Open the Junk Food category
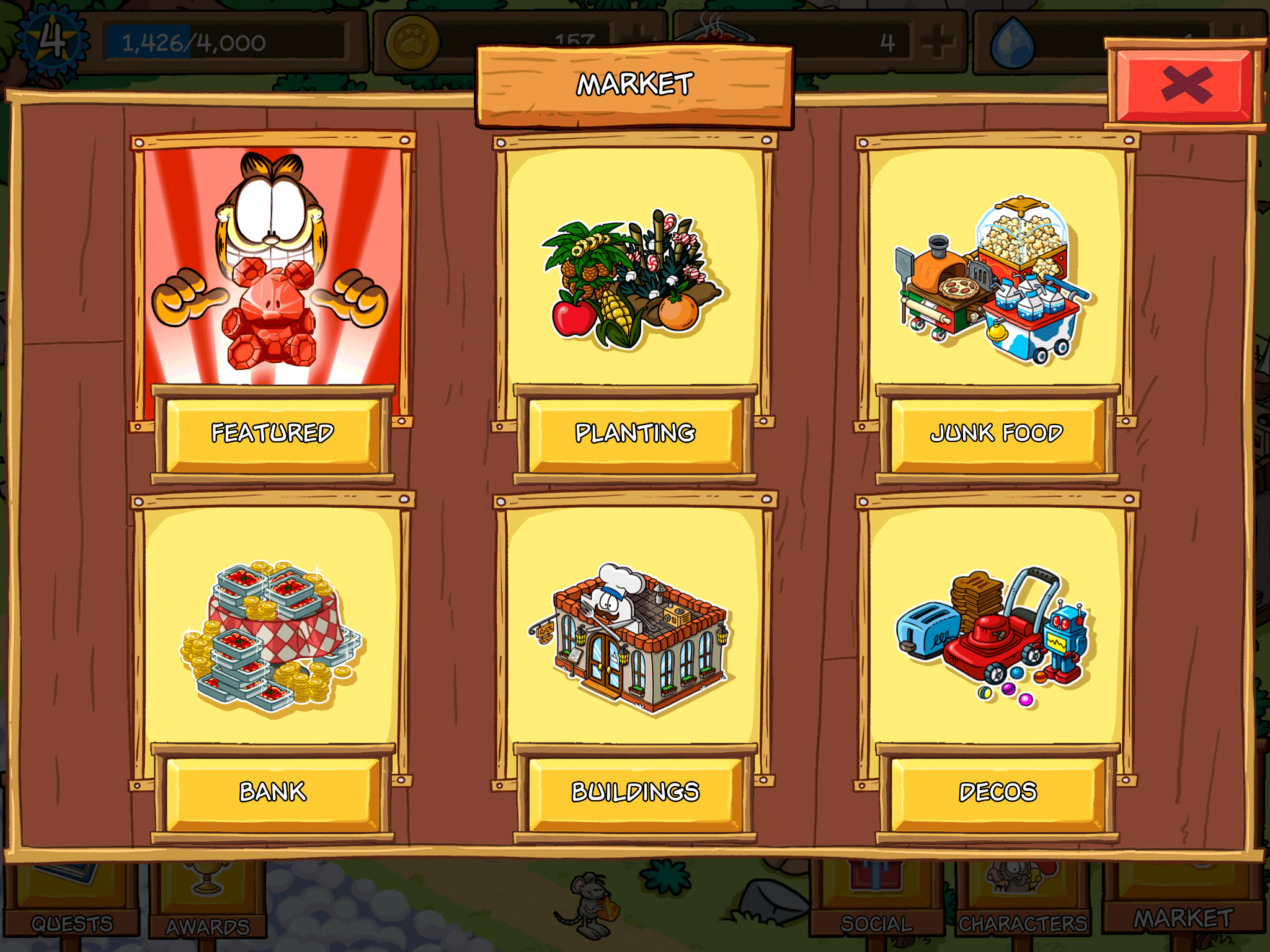The image size is (1270, 952). (997, 433)
